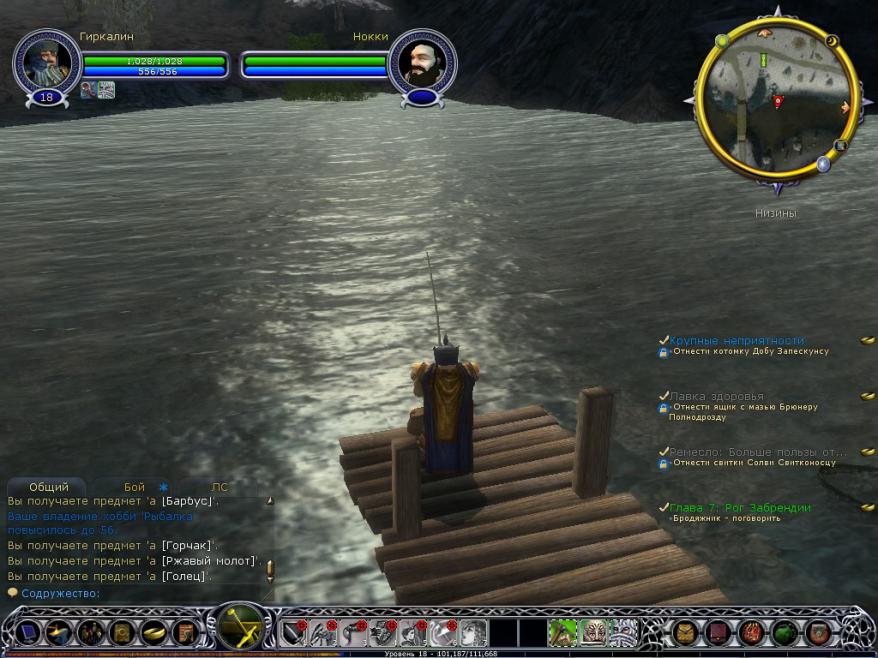Open the Глава 7: Рог Забрендии quest
Image resolution: width=878 pixels, height=658 pixels.
740,507
